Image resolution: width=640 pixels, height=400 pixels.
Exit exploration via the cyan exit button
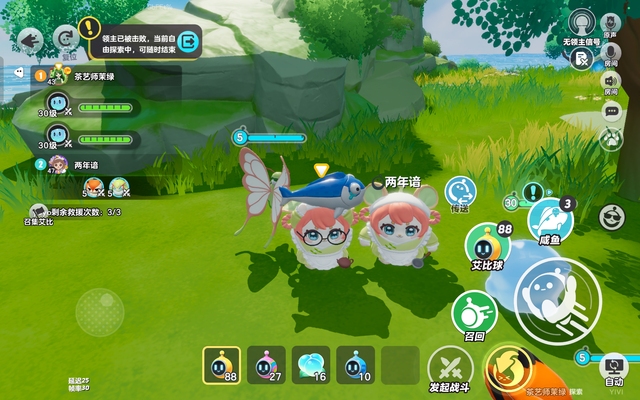(188, 41)
